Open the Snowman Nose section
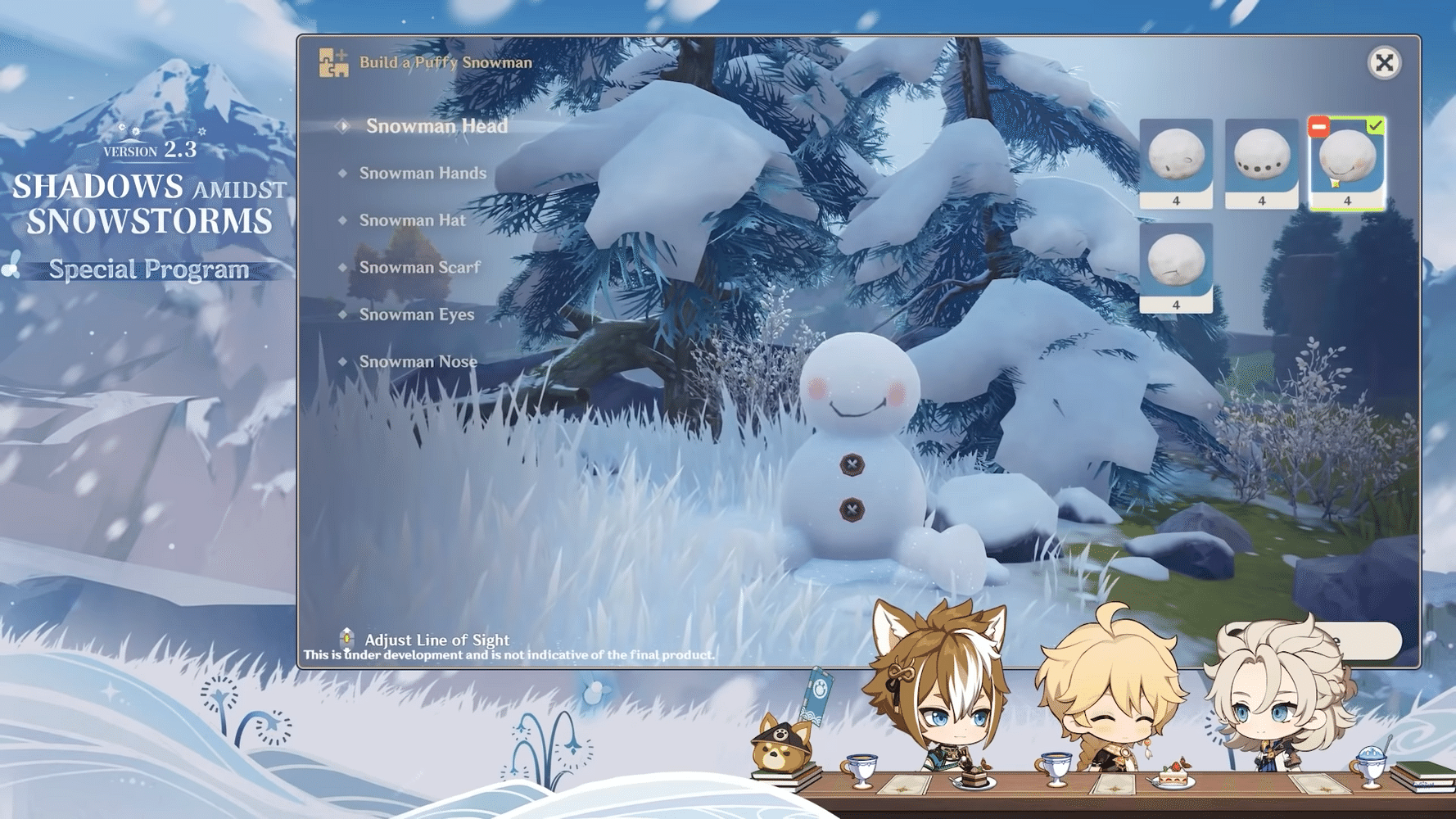Screen dimensions: 1456x819 pos(418,360)
